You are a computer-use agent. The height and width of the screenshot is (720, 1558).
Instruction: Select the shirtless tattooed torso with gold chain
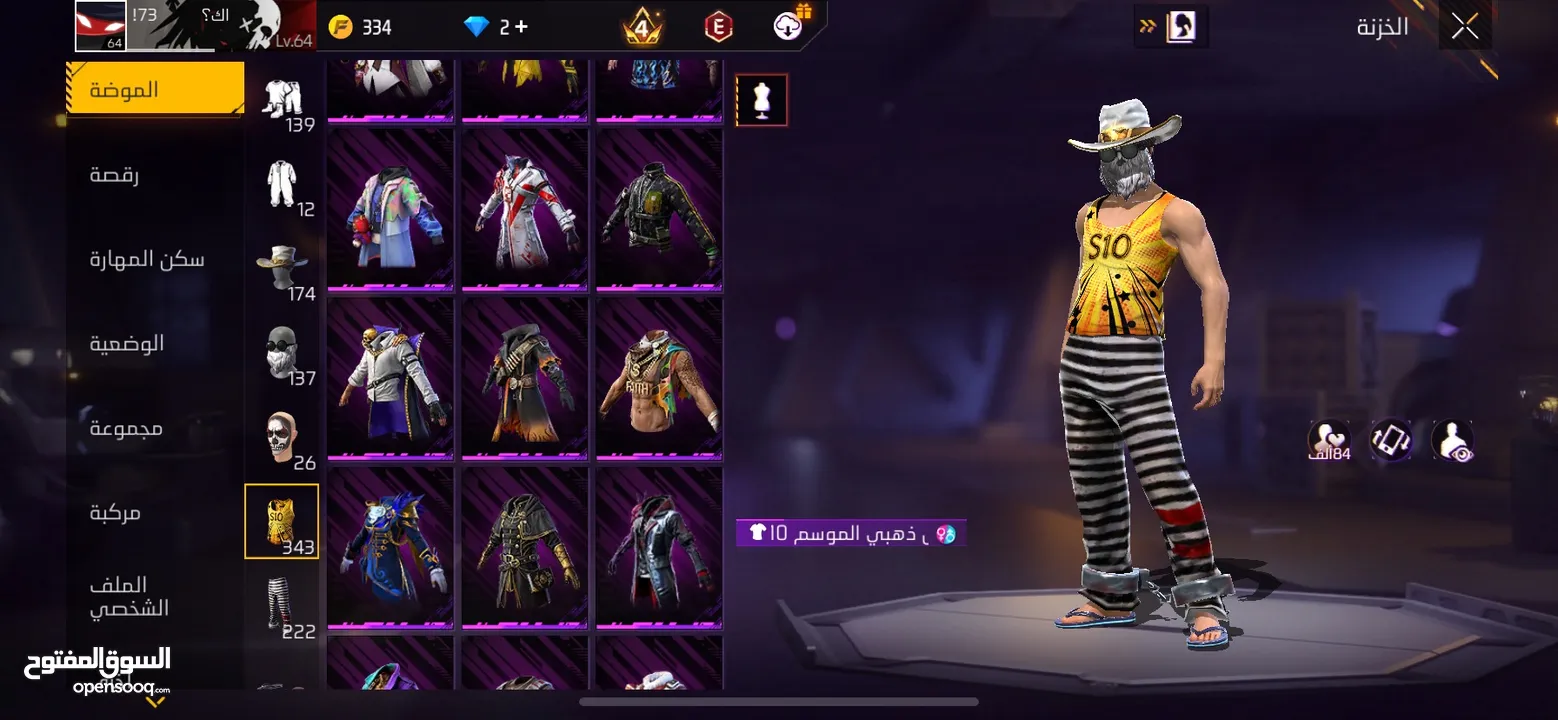[x=659, y=379]
